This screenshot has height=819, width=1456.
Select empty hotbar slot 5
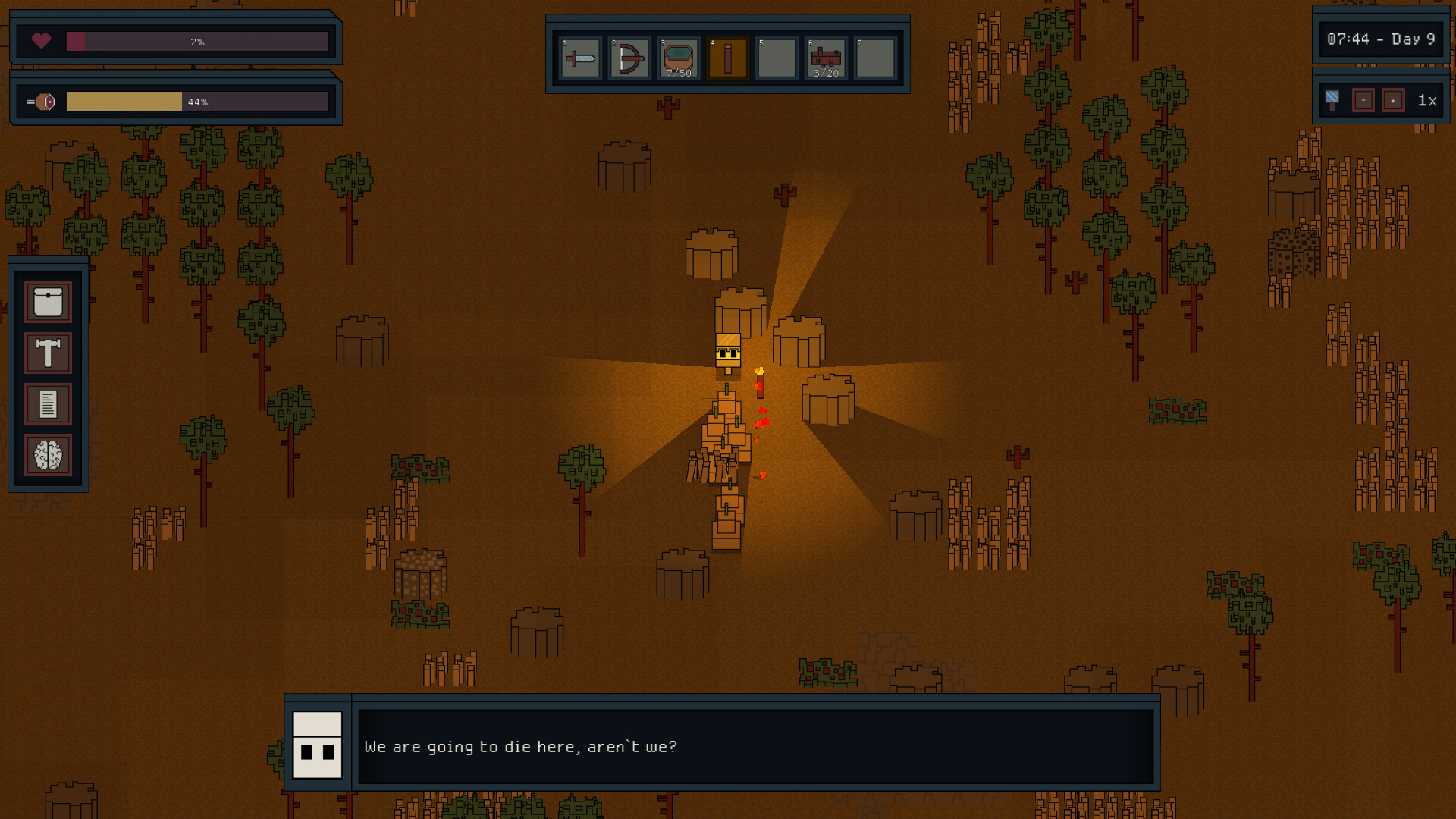point(777,58)
